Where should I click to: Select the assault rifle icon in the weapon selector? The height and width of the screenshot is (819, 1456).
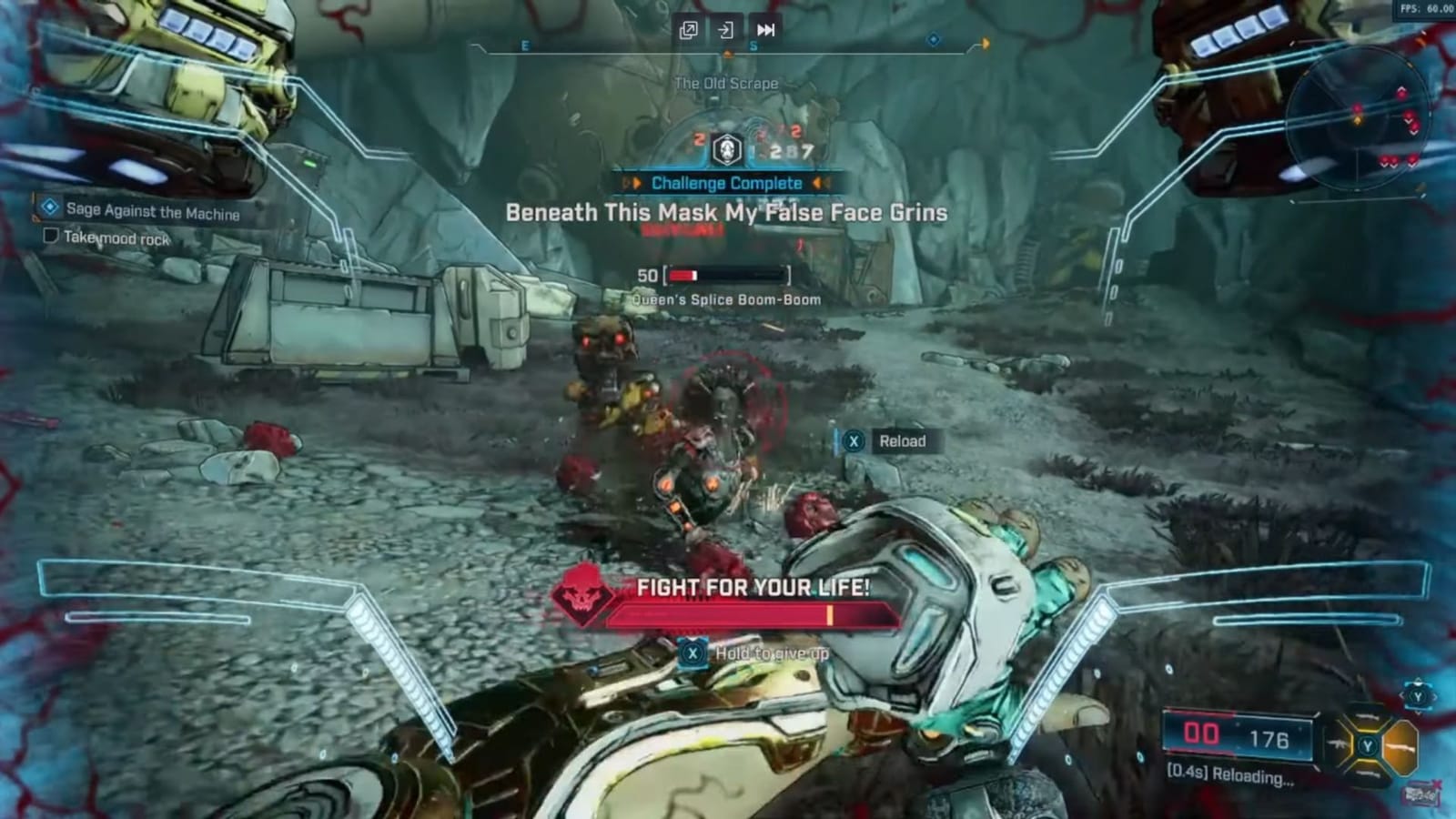(x=1337, y=743)
